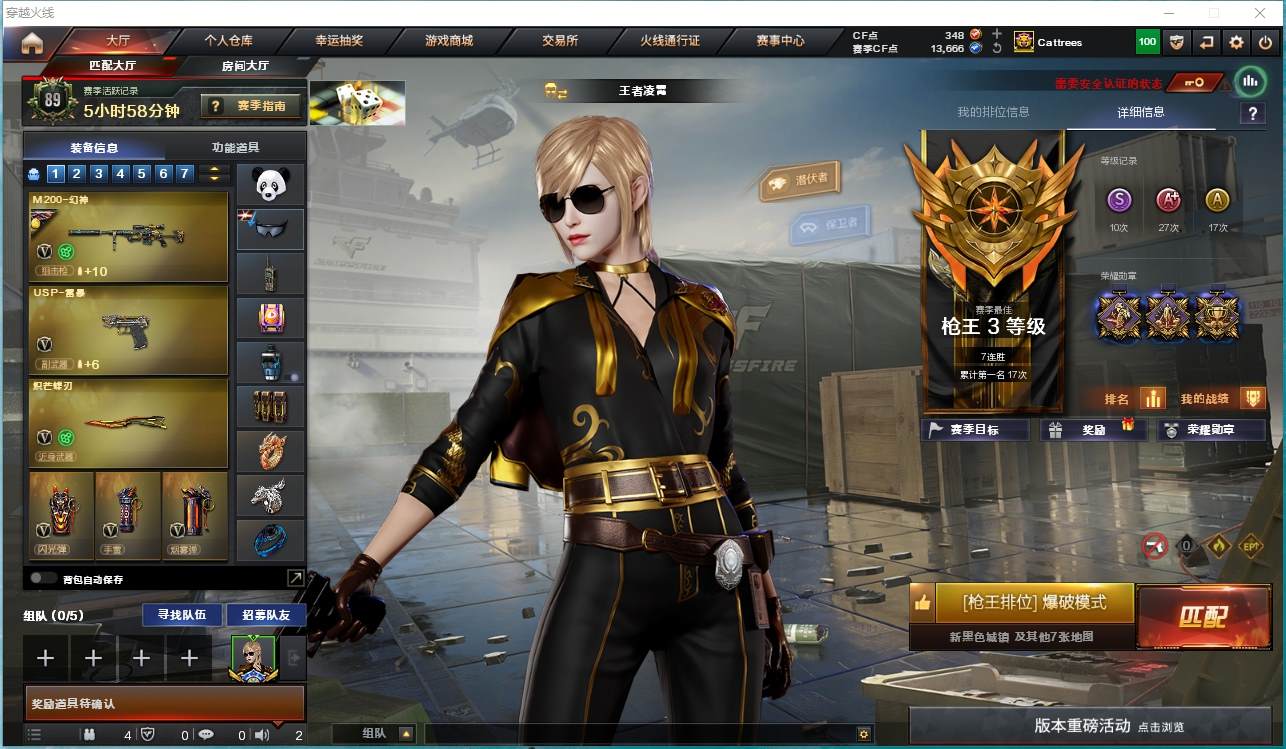Screen dimensions: 1286x749
Task: Open settings with the gear icon
Action: point(1237,42)
